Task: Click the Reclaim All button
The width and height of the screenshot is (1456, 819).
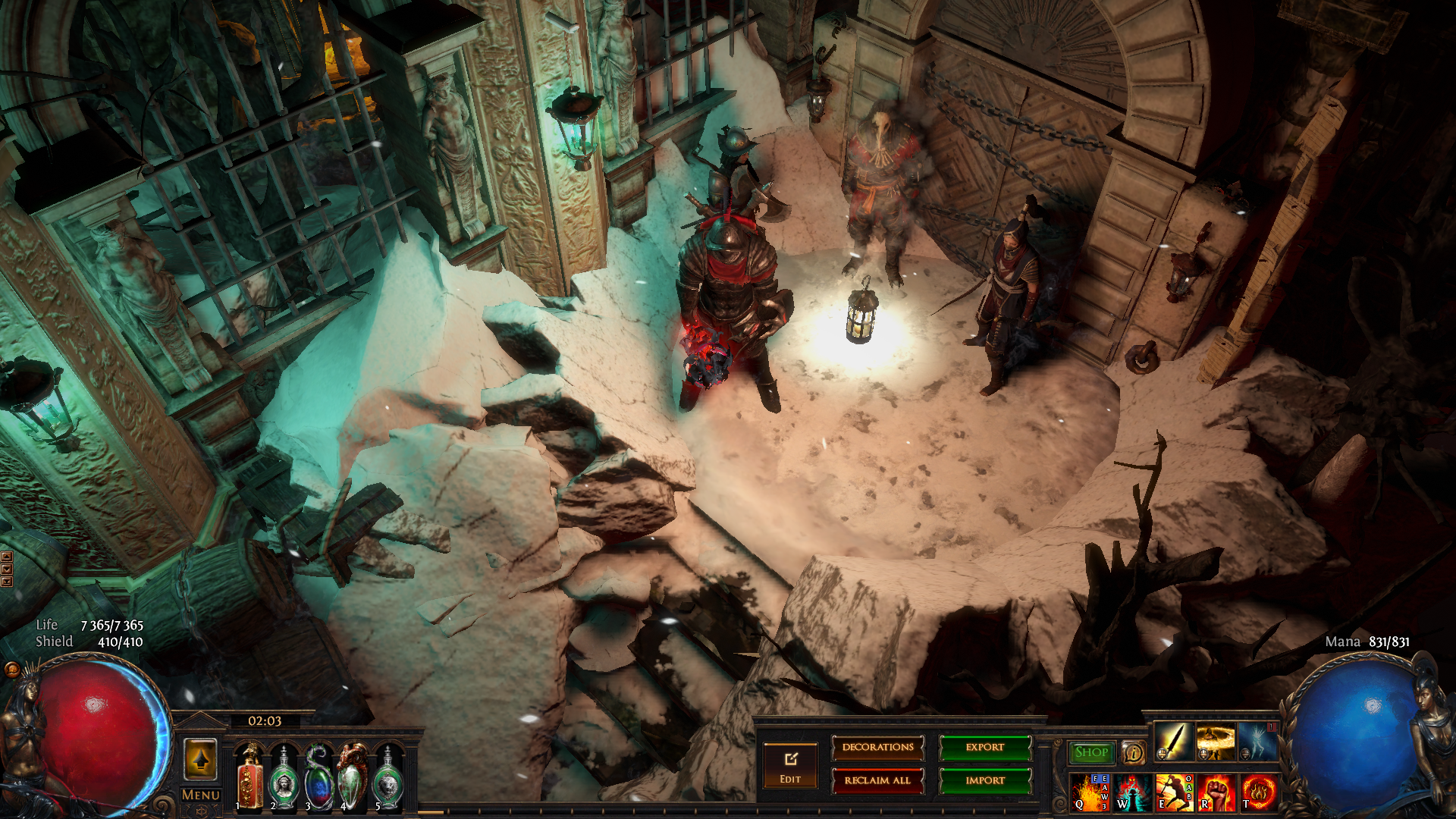Action: pyautogui.click(x=877, y=780)
